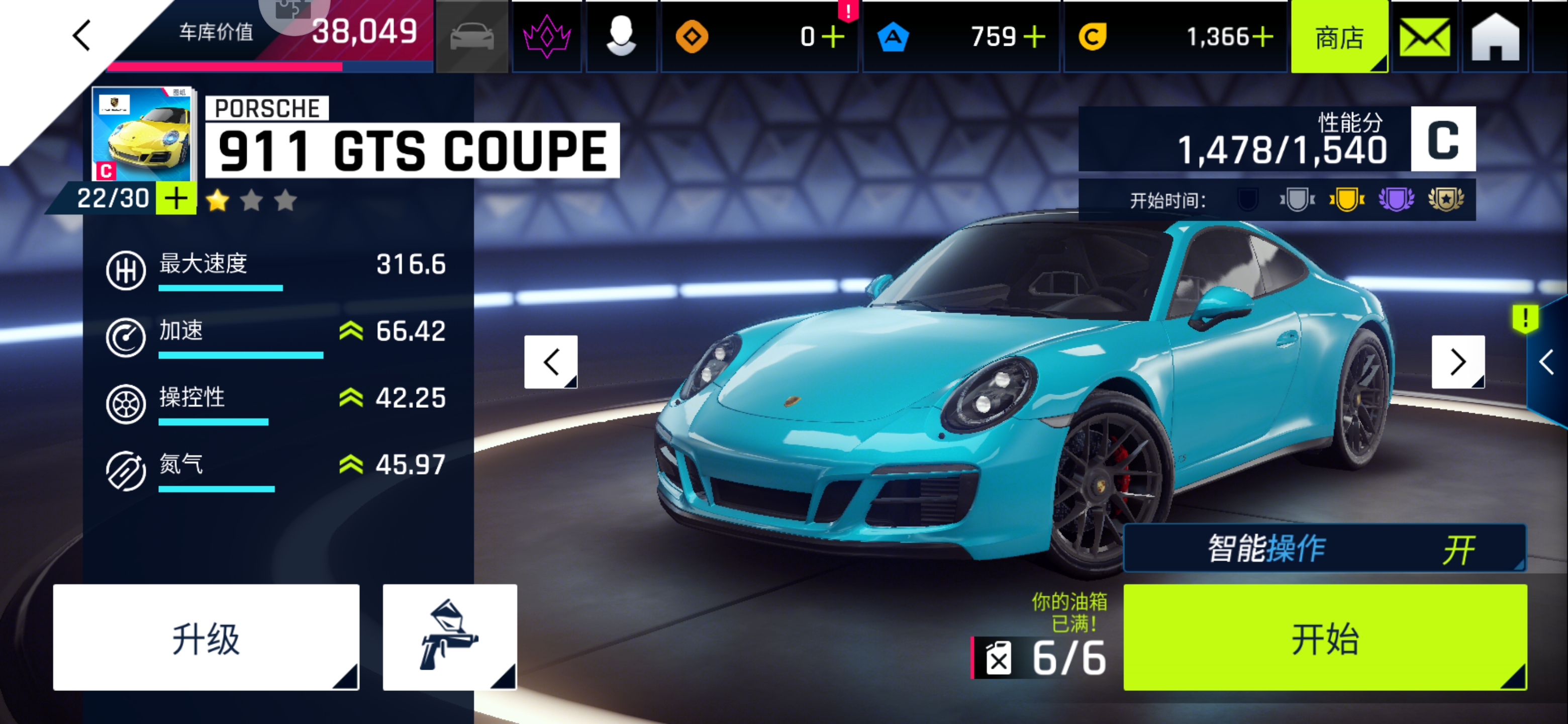Start the race with 开始
Viewport: 1568px width, 724px height.
click(1325, 638)
